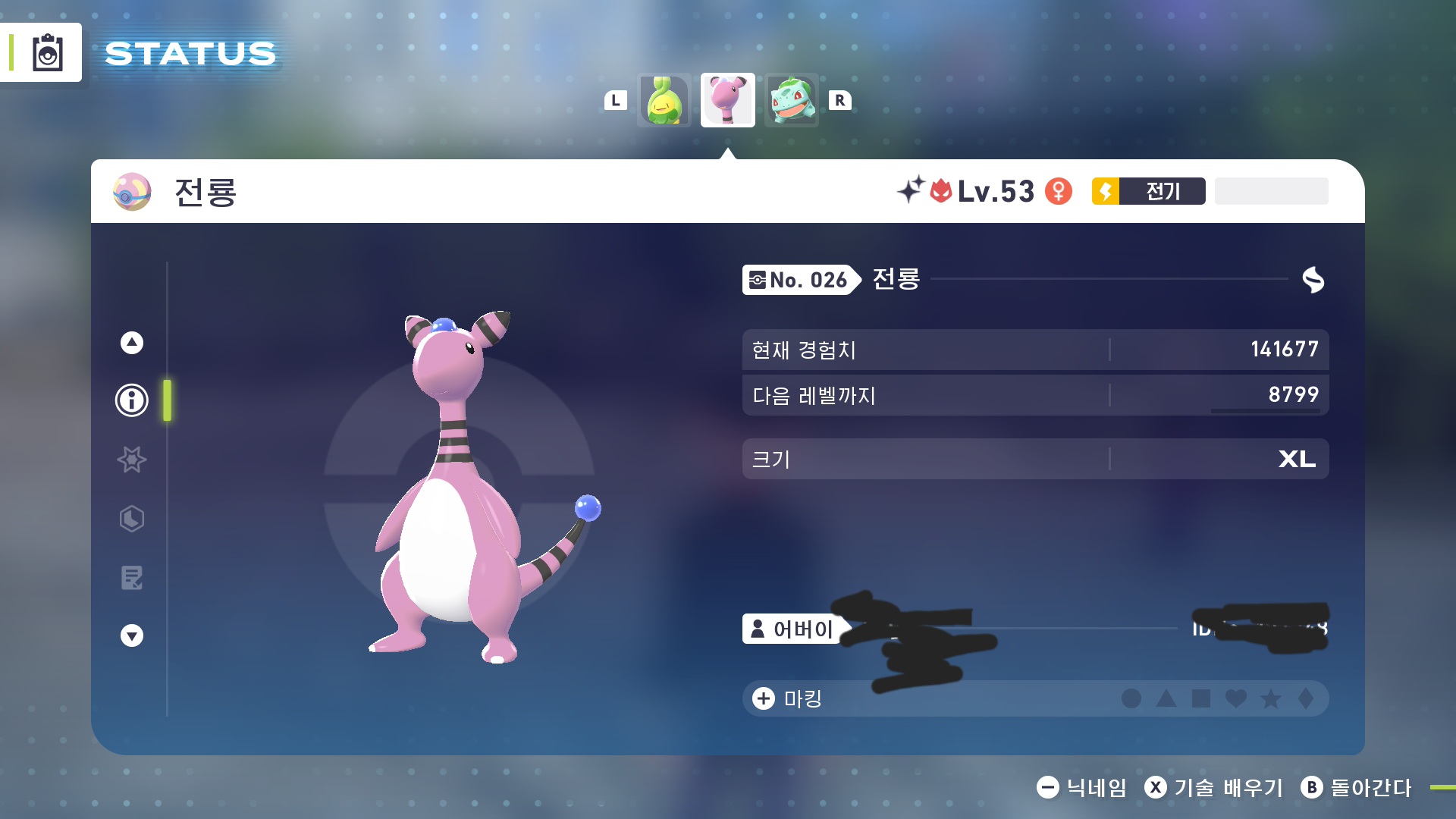Click the 현재 경험치 experience row
The height and width of the screenshot is (819, 1456).
(x=1035, y=350)
